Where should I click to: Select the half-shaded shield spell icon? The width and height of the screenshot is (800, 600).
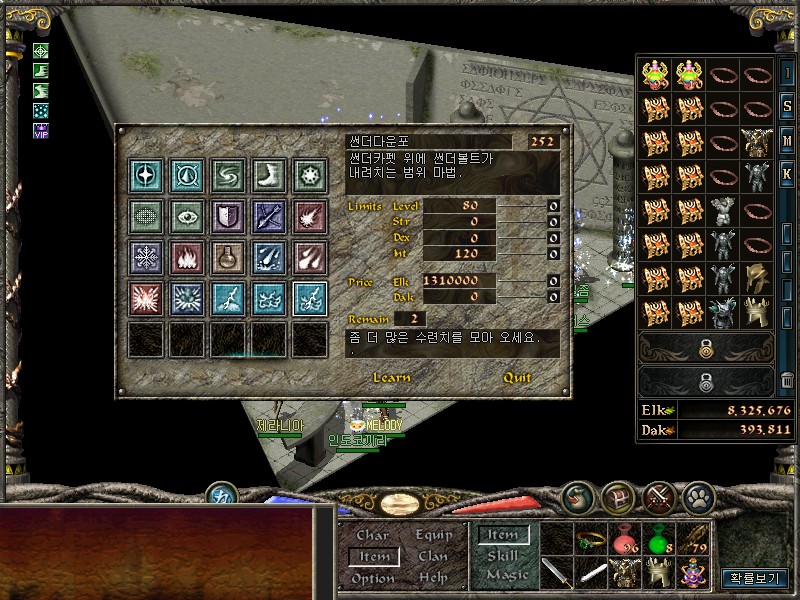click(x=228, y=215)
